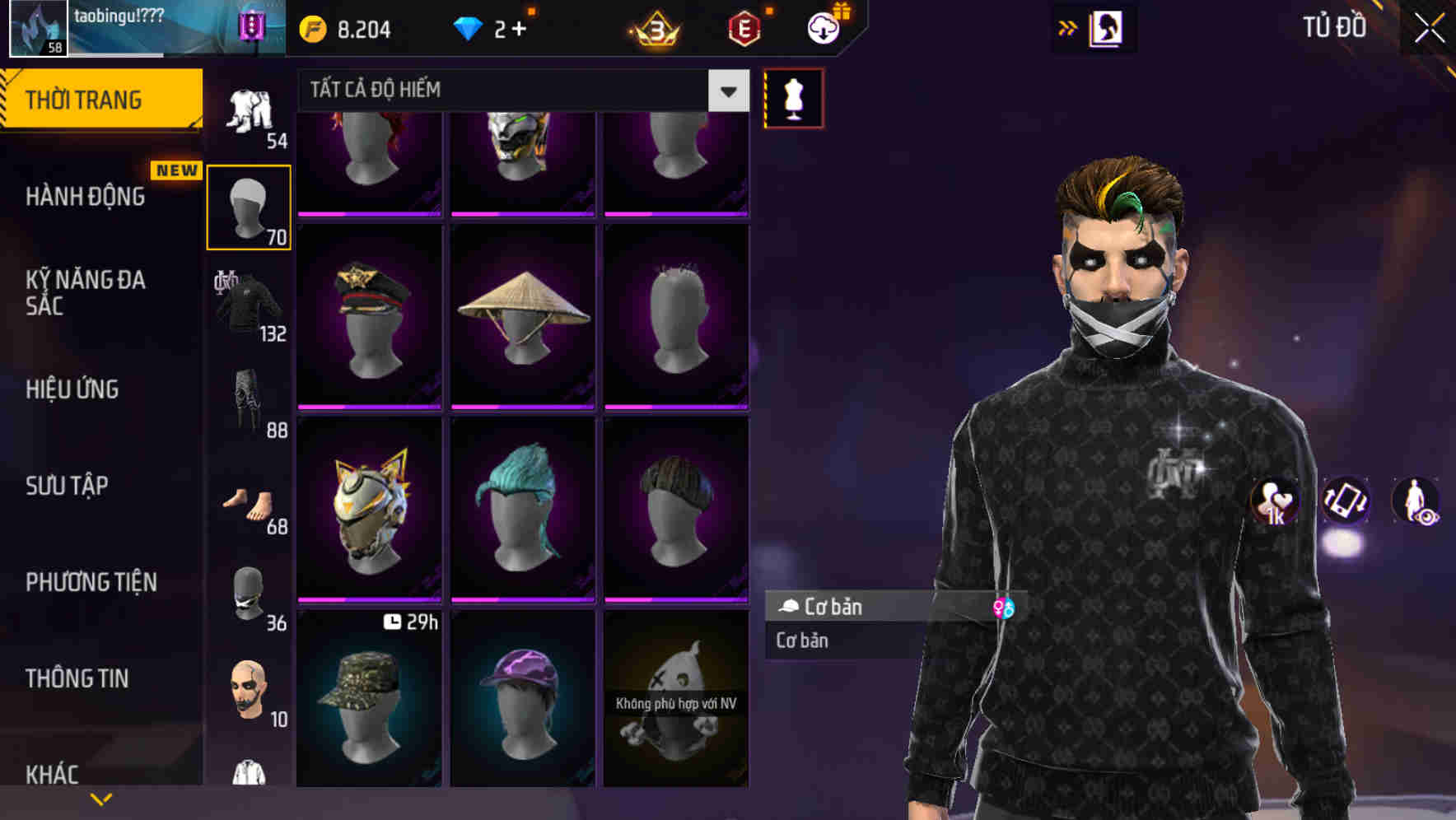The height and width of the screenshot is (820, 1456).
Task: Collapse the panel using the double arrows near Tủ Đồ
Action: point(1068,27)
